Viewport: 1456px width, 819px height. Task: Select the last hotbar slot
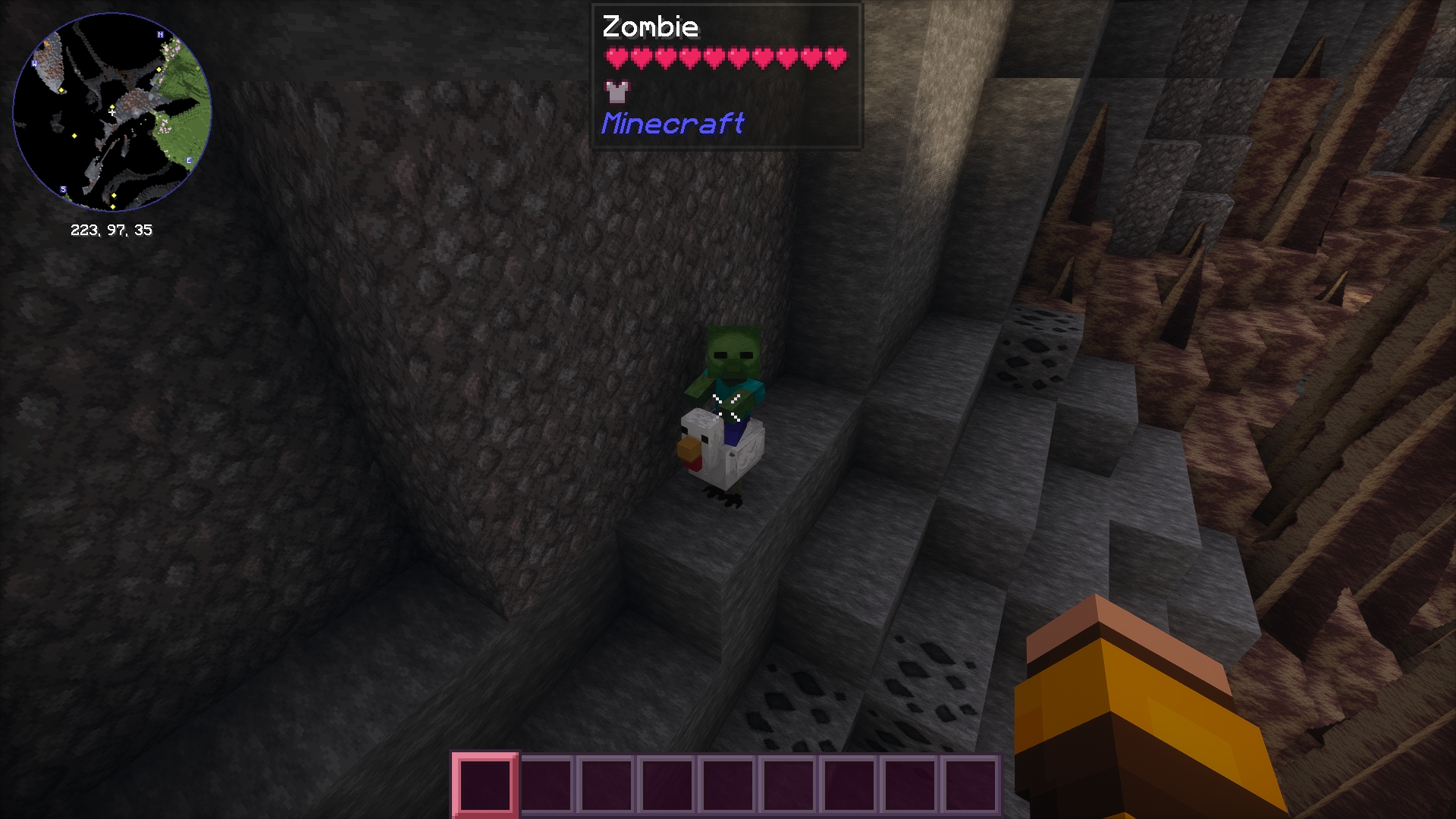tap(973, 786)
